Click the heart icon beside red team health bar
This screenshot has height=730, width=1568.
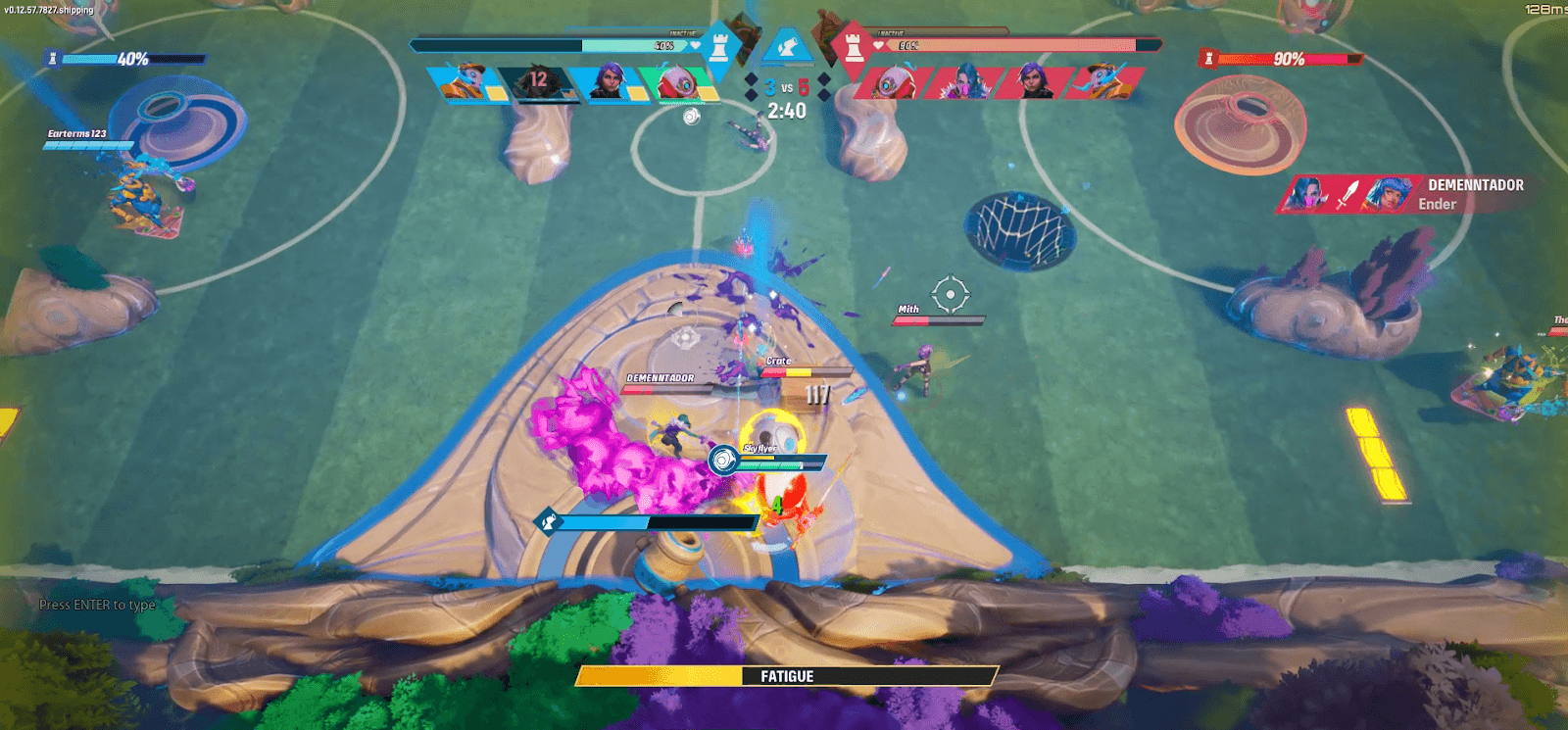tap(879, 43)
